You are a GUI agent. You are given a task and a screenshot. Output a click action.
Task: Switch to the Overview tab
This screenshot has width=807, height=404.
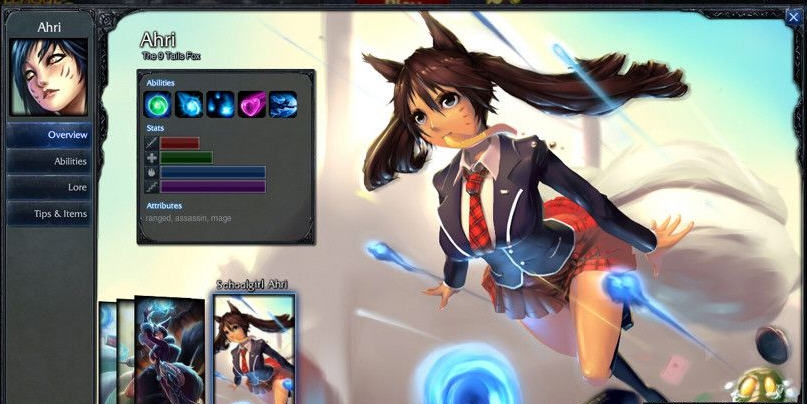tap(49, 135)
